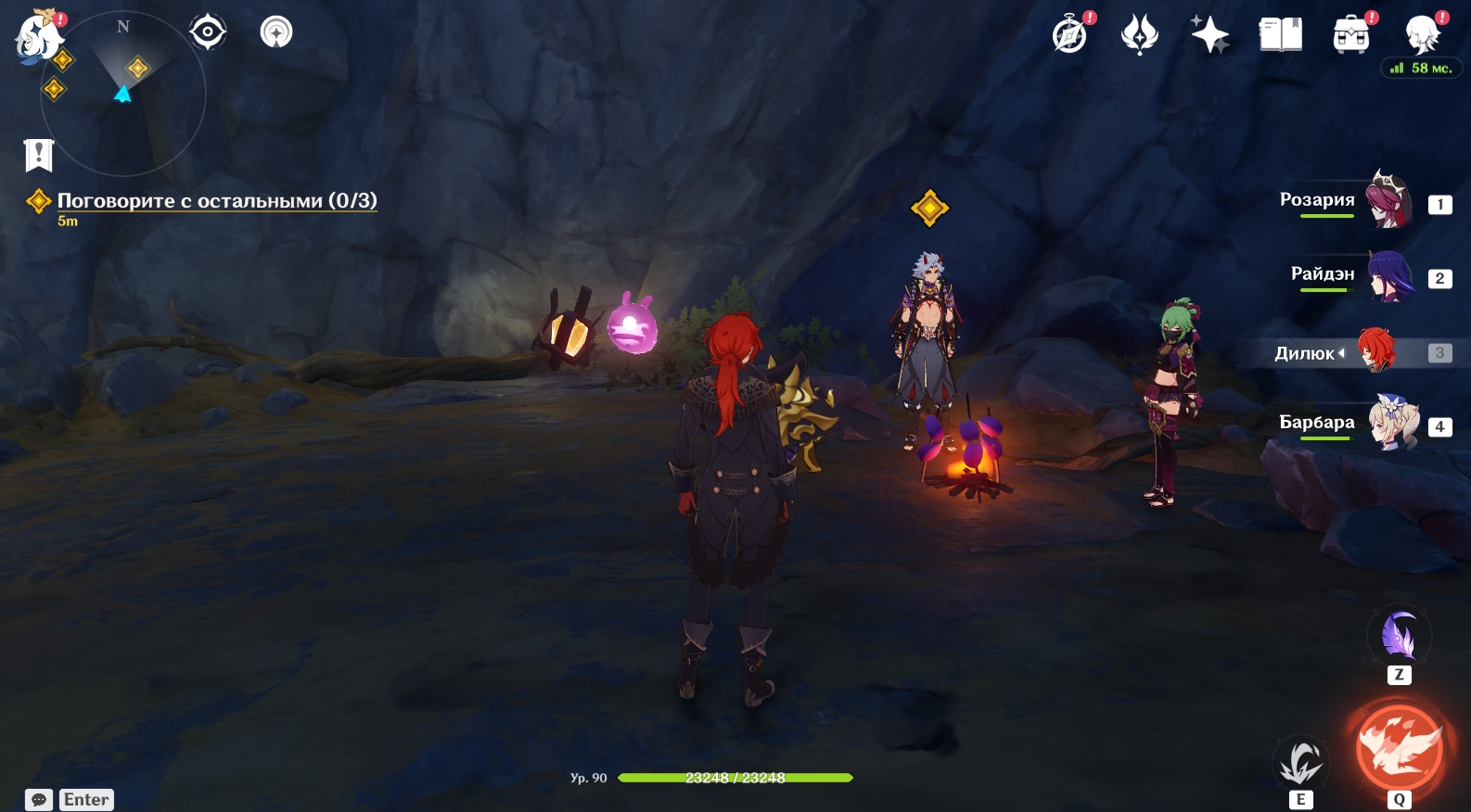Screen dimensions: 1471x812
Task: Open the quest navigation icon beside the minimap
Action: pos(276,32)
